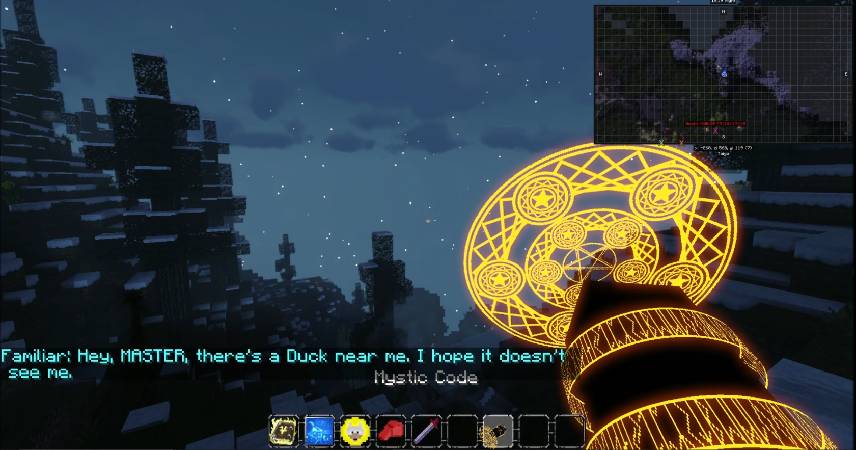Choose the yellow familiar face hotbar slot

pos(355,430)
